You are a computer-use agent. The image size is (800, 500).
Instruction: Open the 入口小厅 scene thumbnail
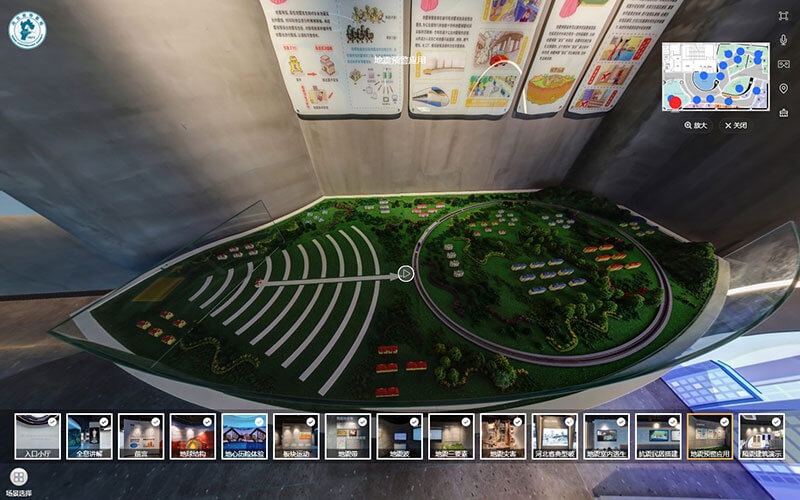tap(38, 436)
